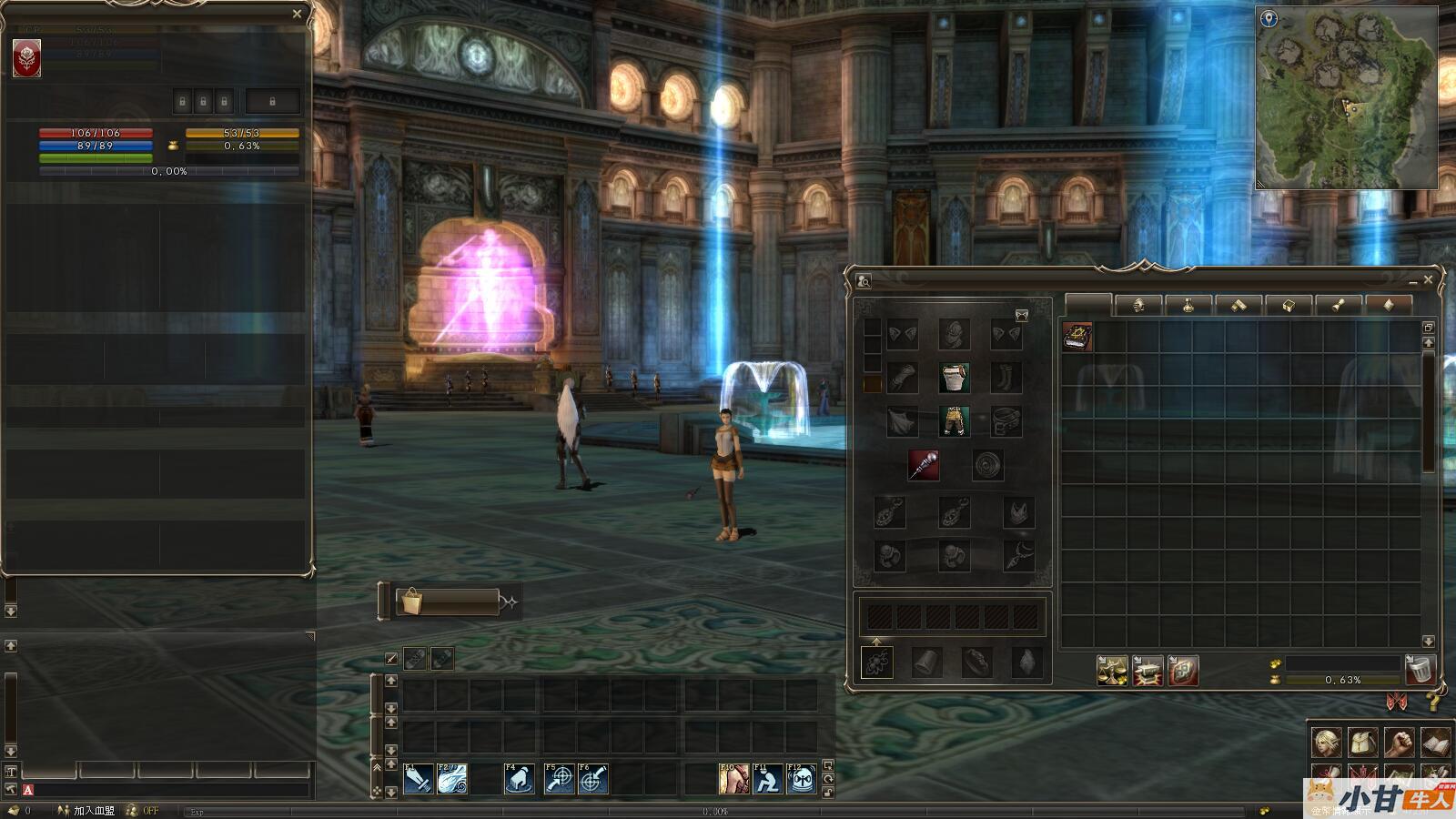Open the golden scales trade button
This screenshot has width=1456, height=819.
click(x=1112, y=671)
